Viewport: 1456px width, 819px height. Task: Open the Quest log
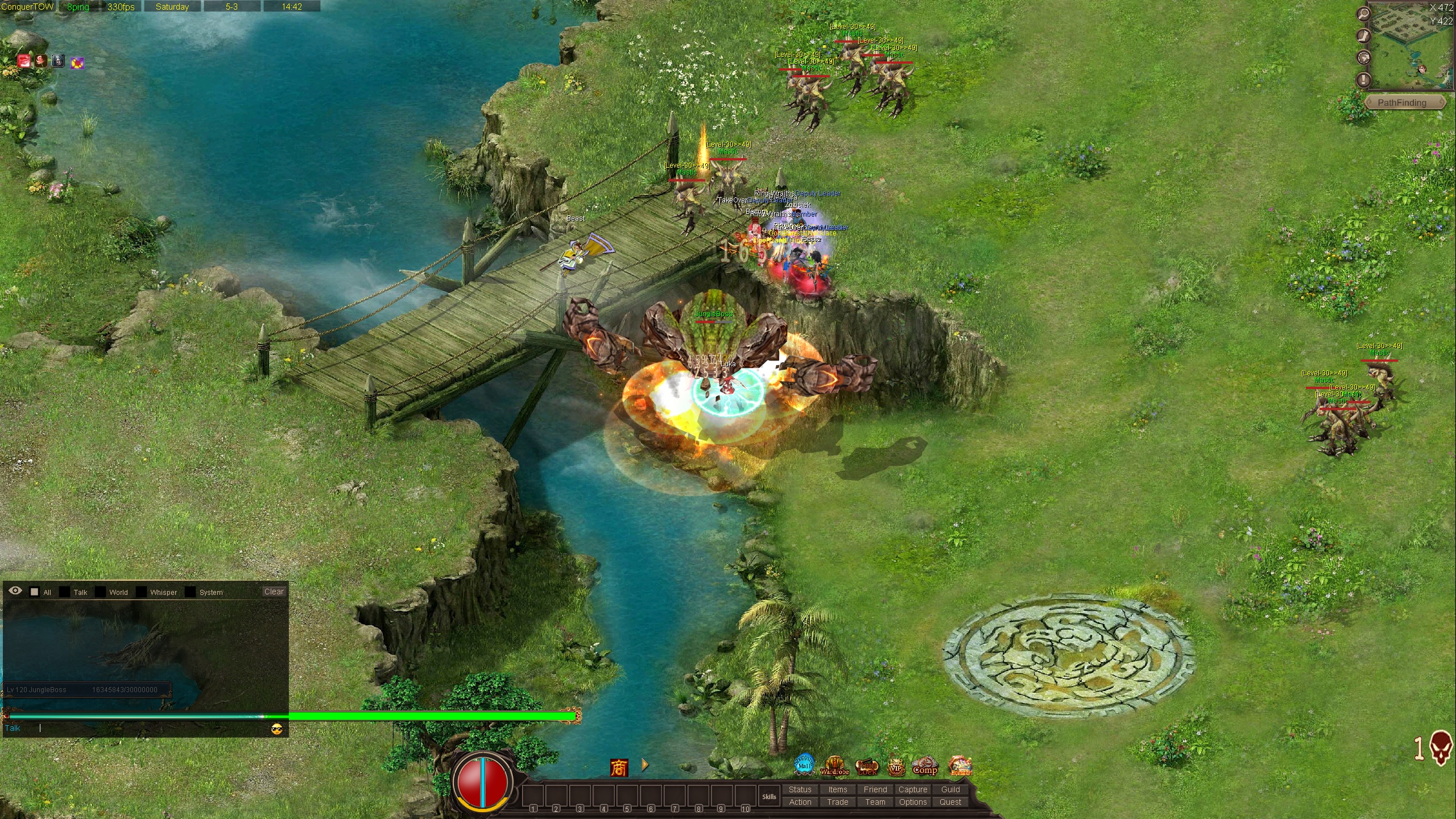tap(950, 802)
